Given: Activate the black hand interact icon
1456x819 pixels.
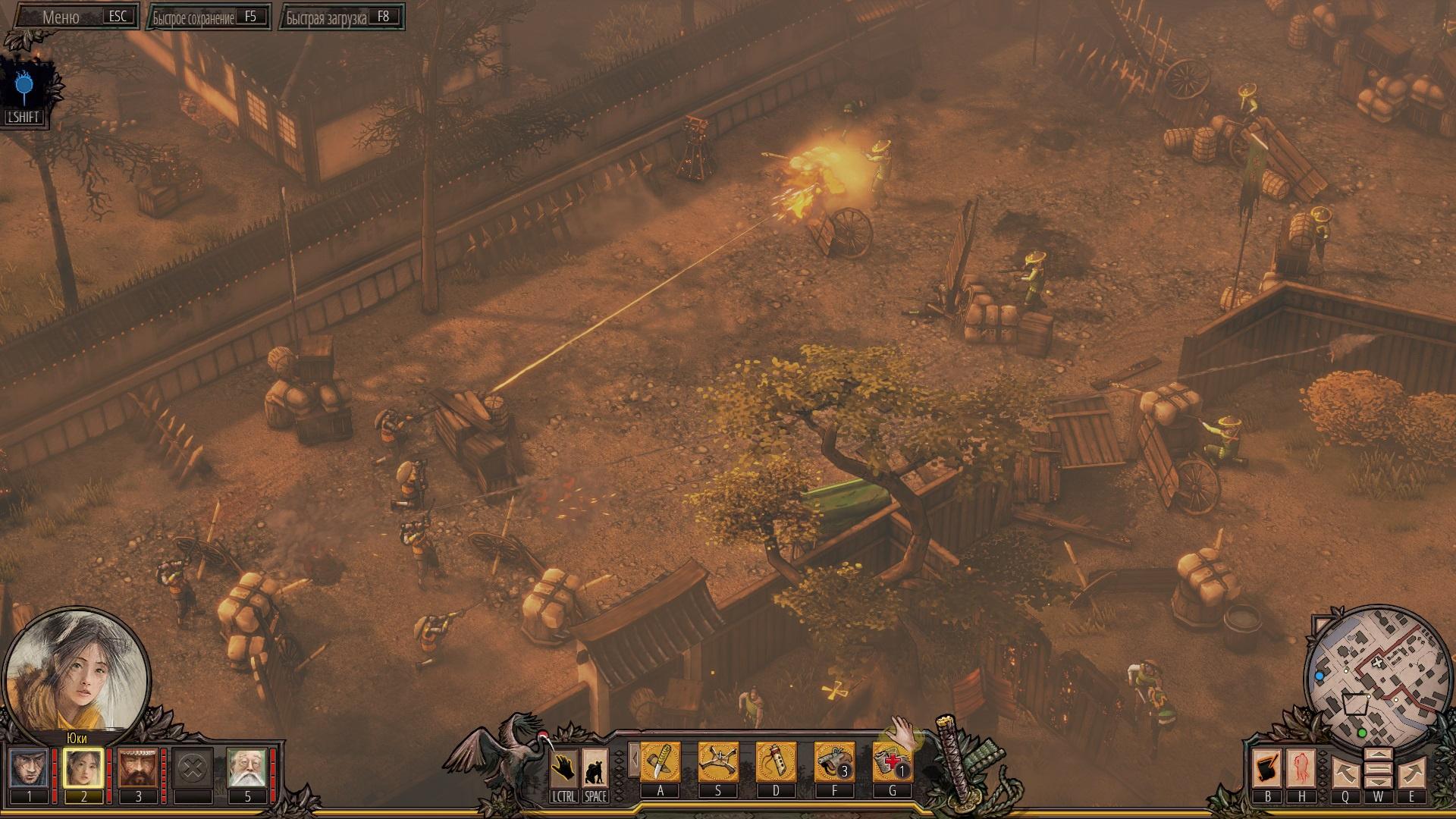Looking at the screenshot, I should click(563, 768).
